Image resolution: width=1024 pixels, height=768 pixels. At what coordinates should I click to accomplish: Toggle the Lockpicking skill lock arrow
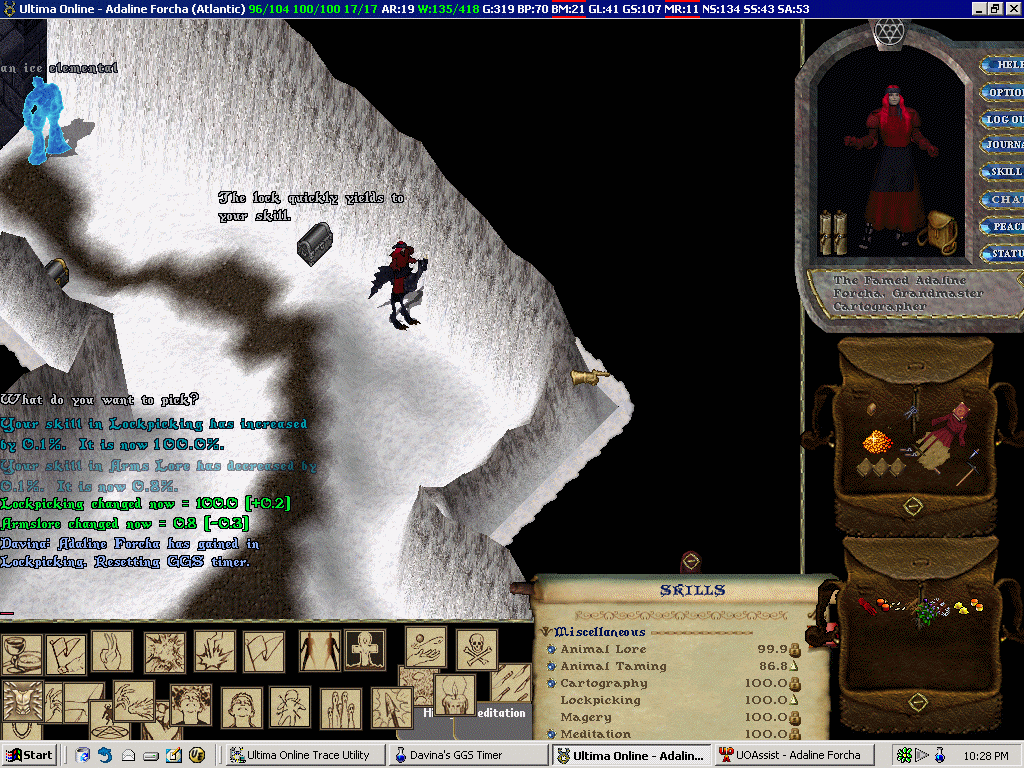coord(795,700)
